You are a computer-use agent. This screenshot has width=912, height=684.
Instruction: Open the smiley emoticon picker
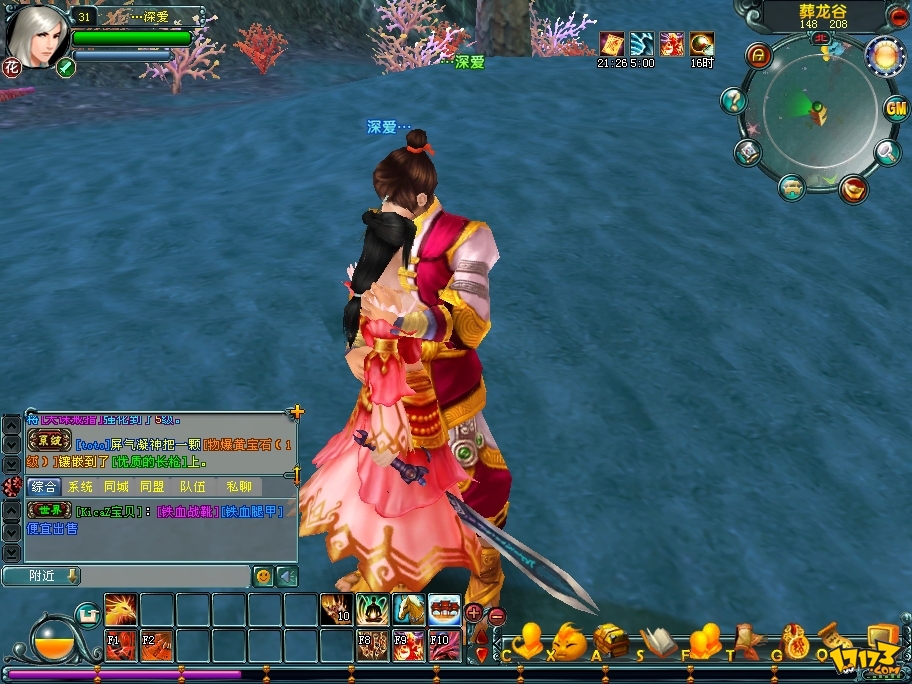pyautogui.click(x=262, y=576)
